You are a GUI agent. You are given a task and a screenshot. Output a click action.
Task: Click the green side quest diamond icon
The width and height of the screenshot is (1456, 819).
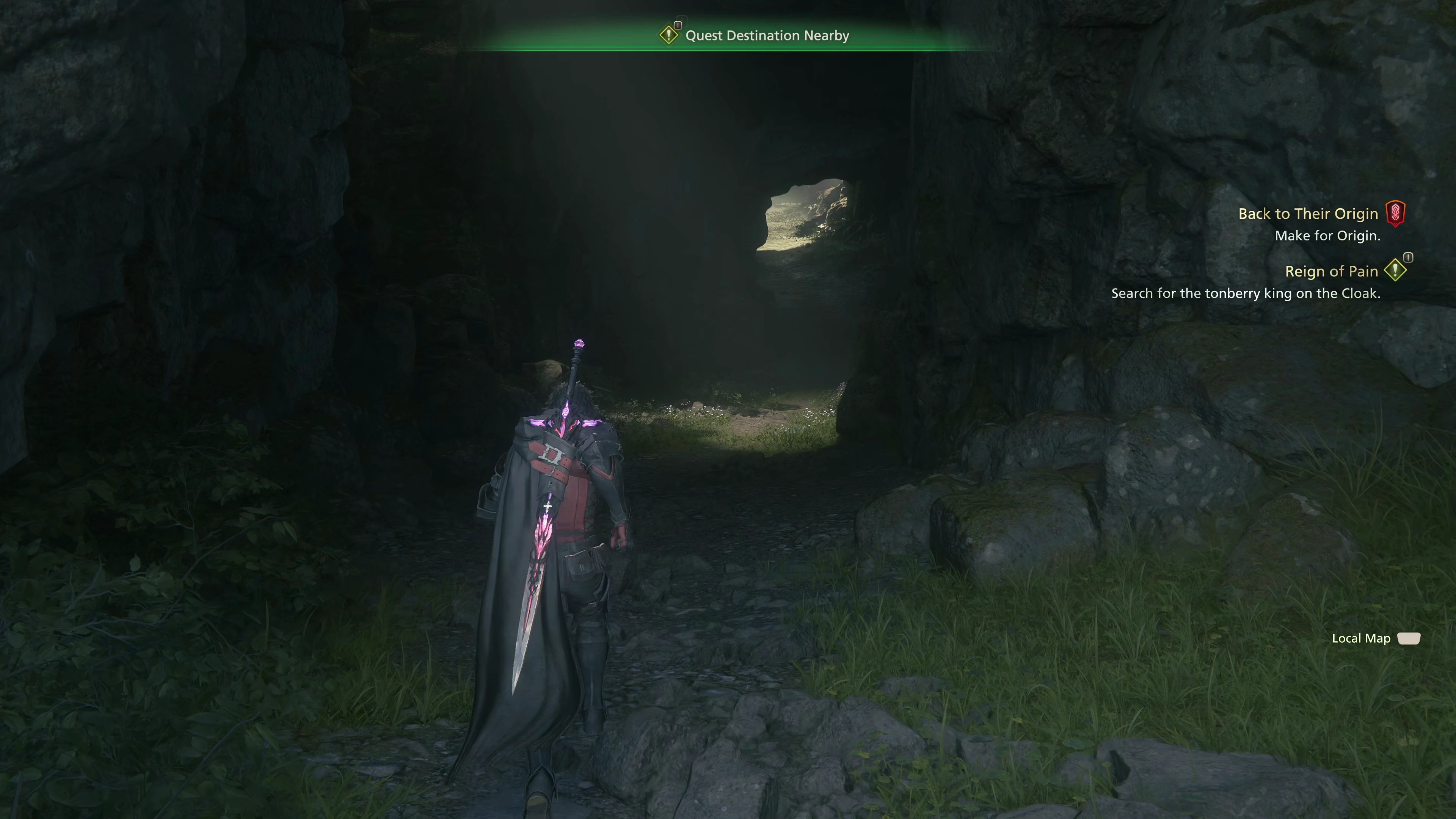[1395, 270]
